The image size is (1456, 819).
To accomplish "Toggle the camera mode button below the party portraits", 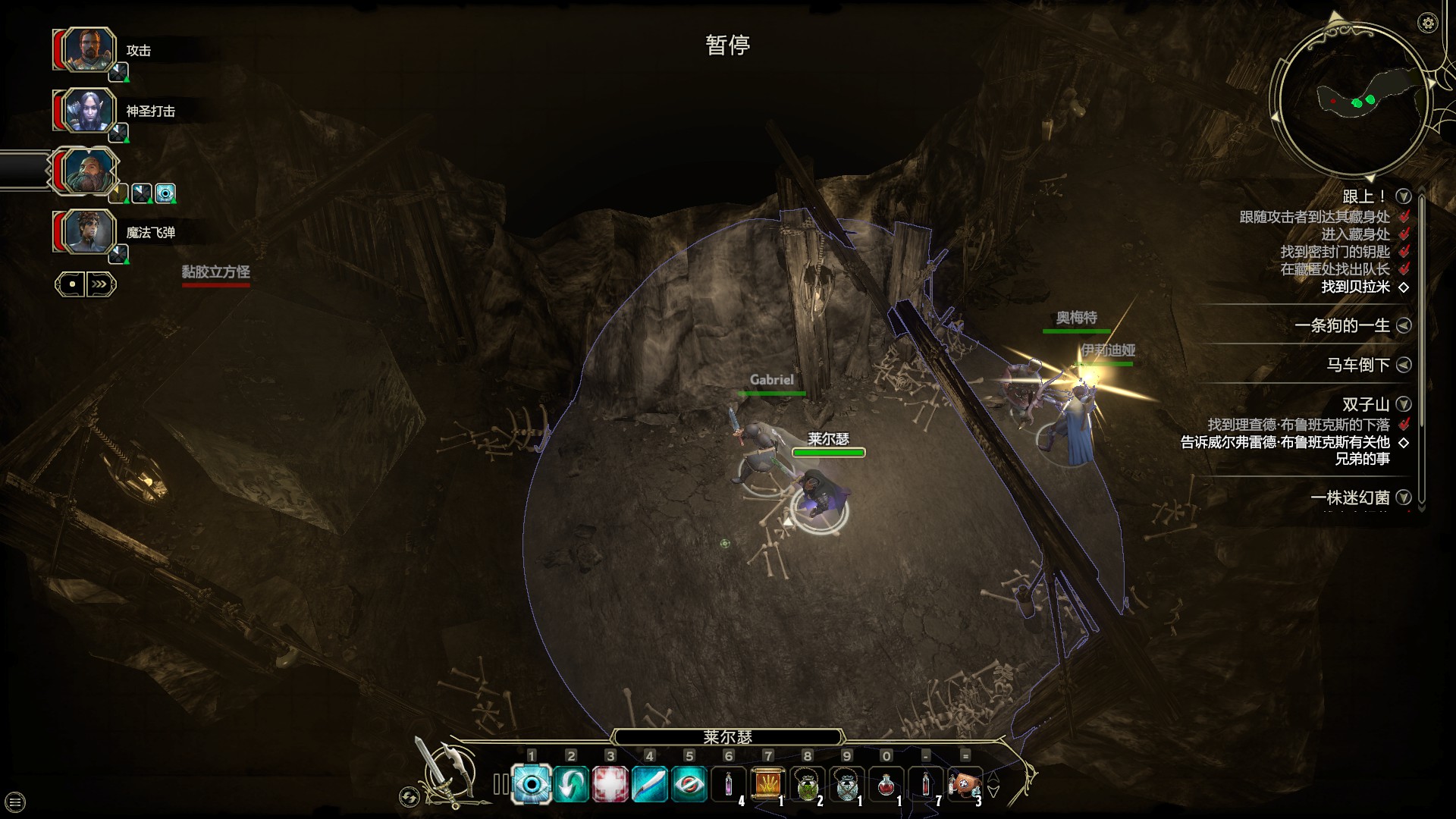I will pos(71,284).
